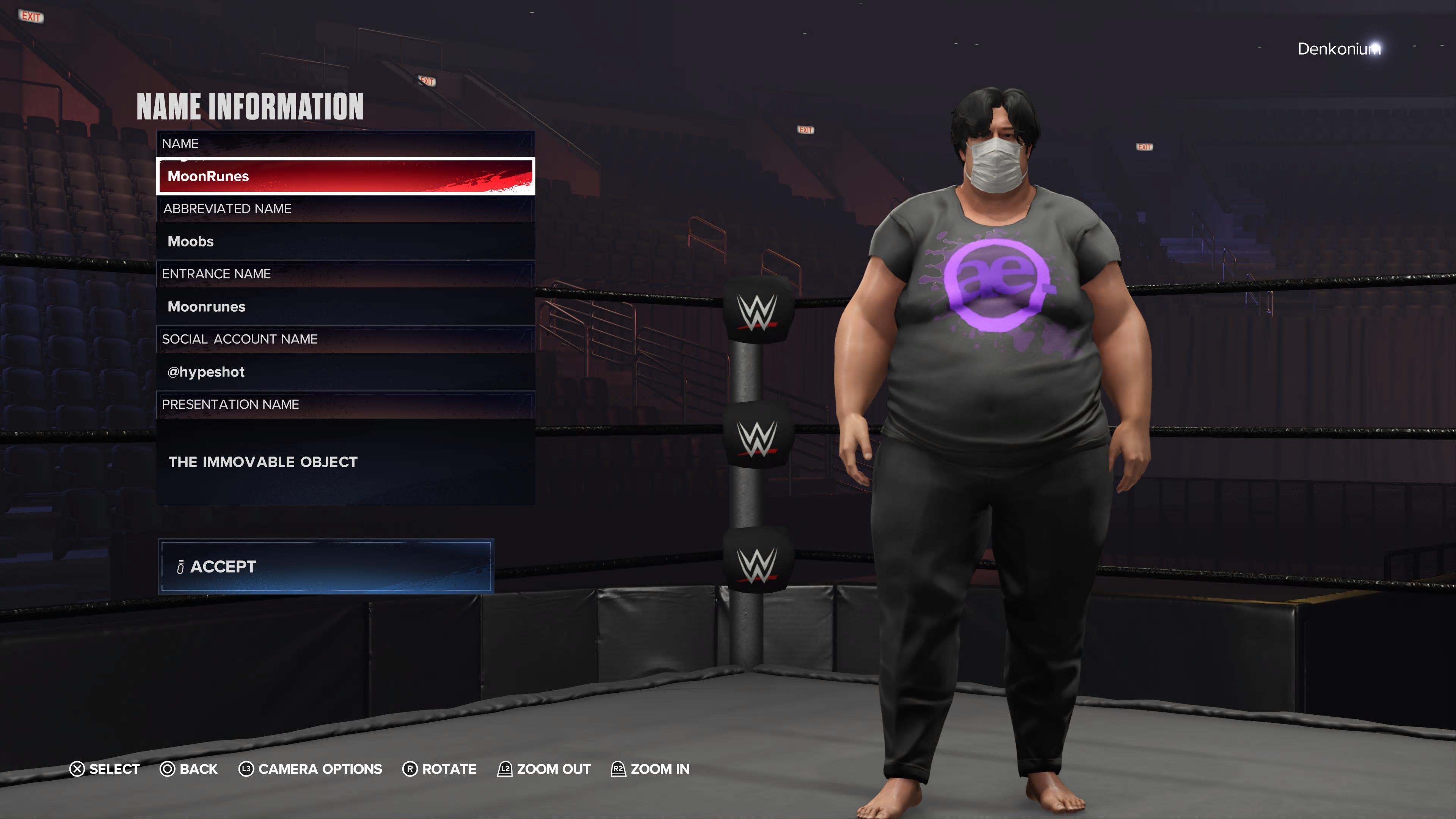Select the MoonRunes name field

tap(345, 176)
